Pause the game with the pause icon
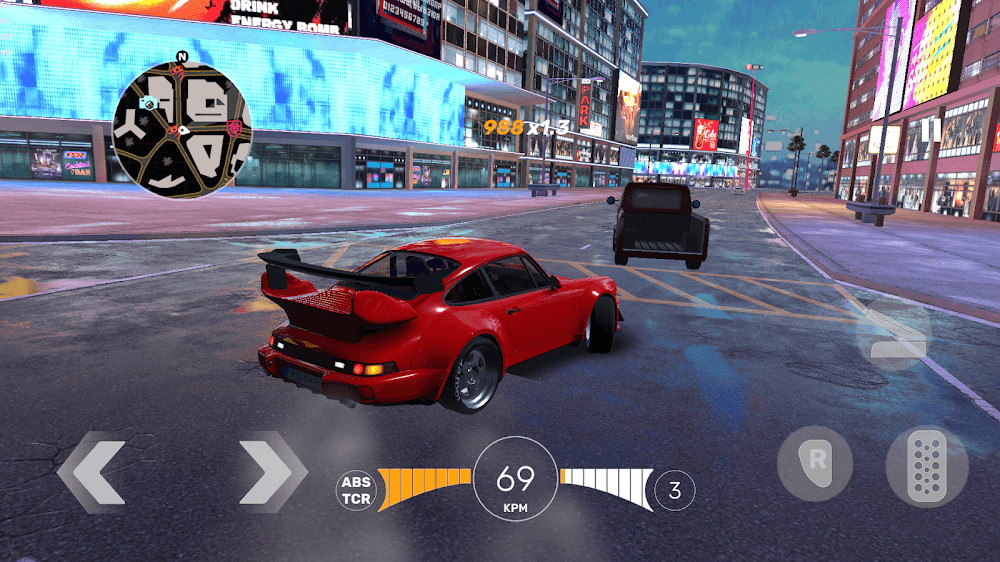This screenshot has width=1000, height=562. click(x=930, y=129)
